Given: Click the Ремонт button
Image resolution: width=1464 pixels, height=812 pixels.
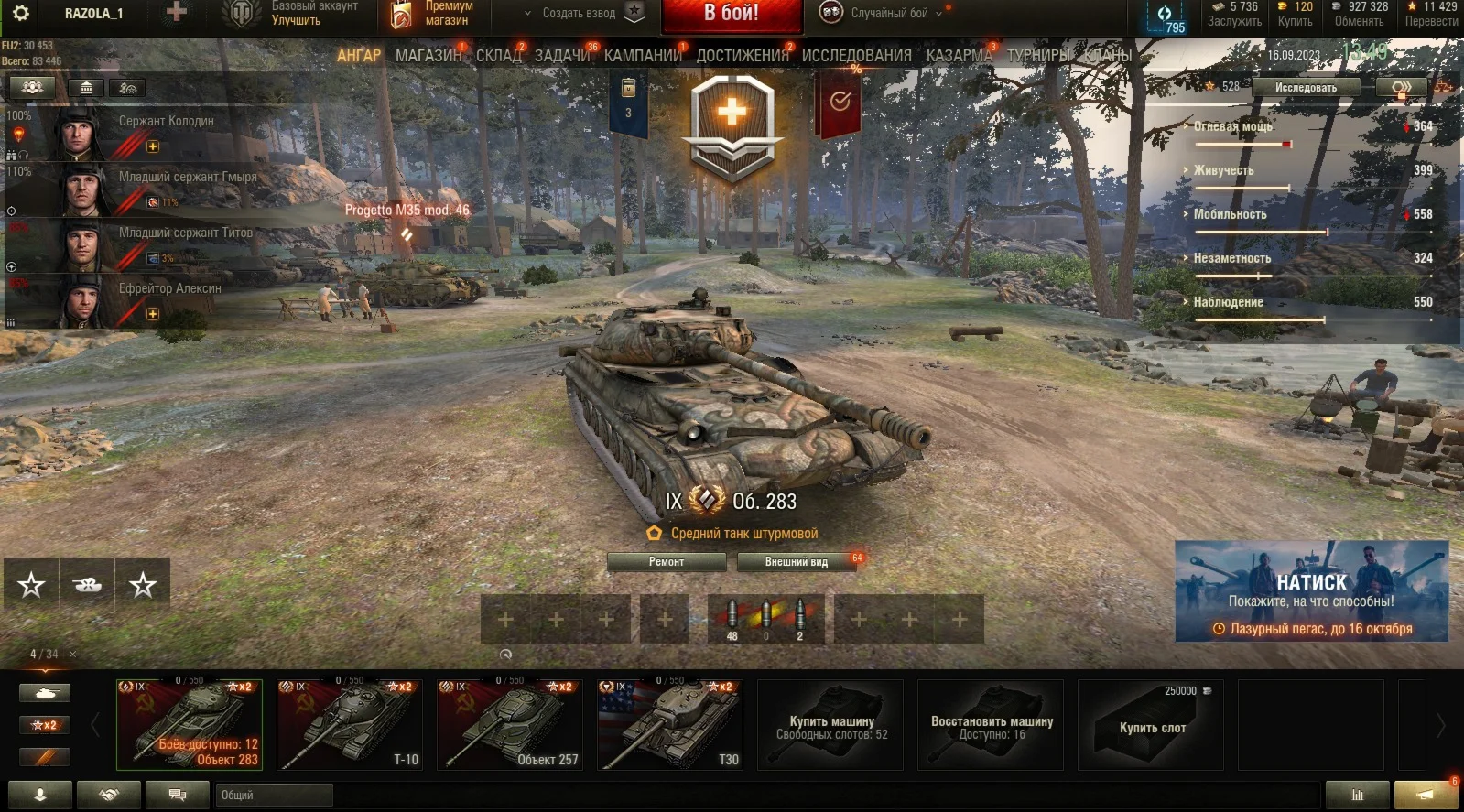Looking at the screenshot, I should point(667,562).
